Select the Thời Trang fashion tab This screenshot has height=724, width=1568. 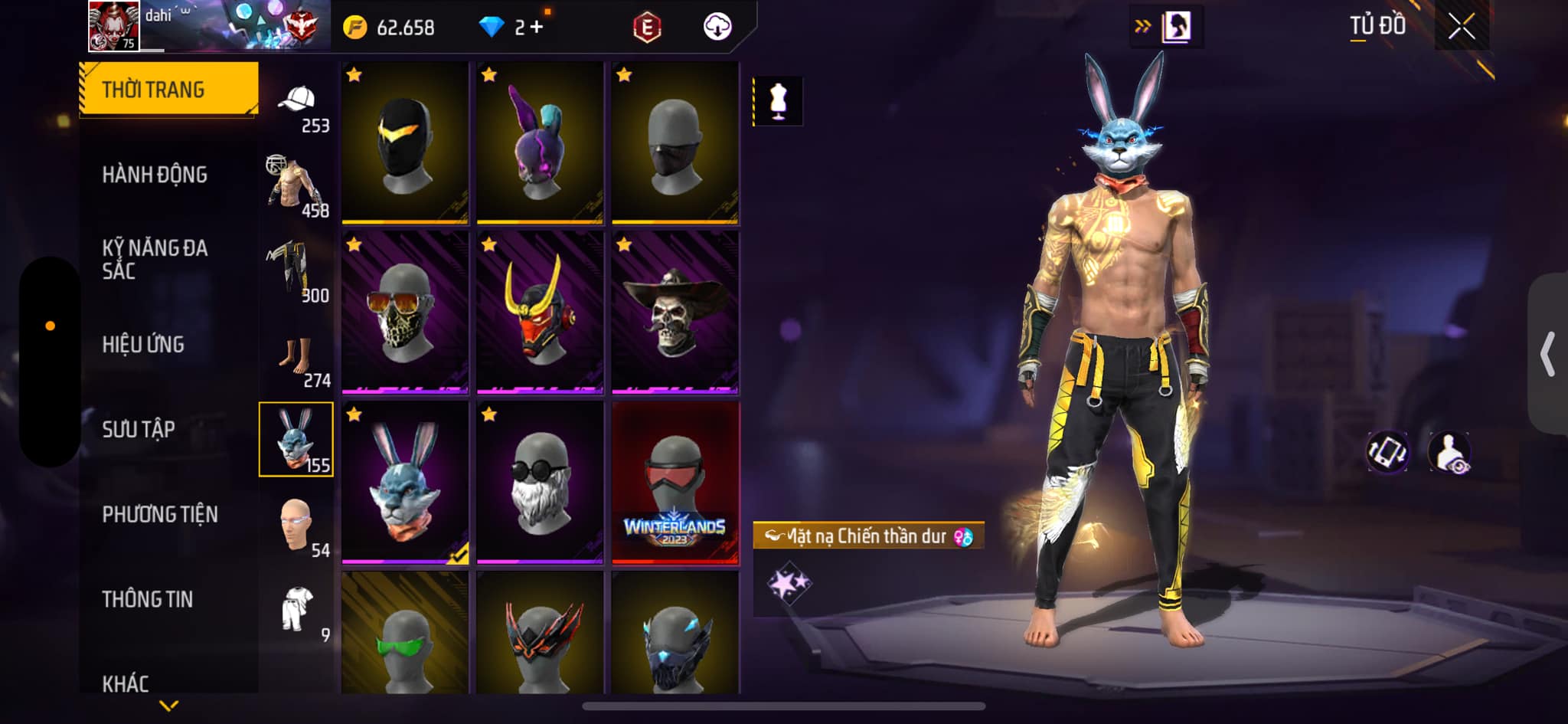tap(168, 90)
